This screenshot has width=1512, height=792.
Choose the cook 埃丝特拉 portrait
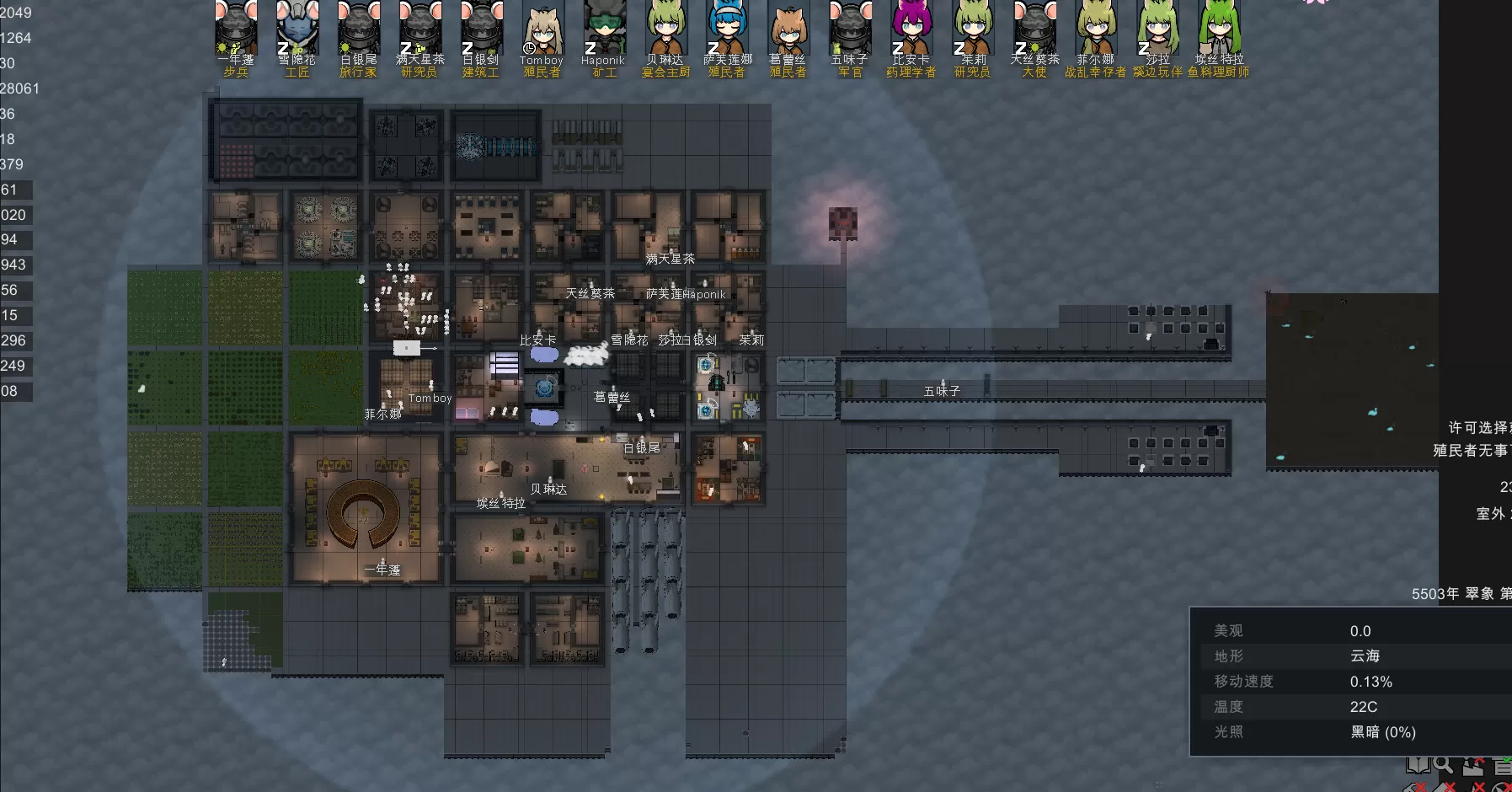[1219, 29]
